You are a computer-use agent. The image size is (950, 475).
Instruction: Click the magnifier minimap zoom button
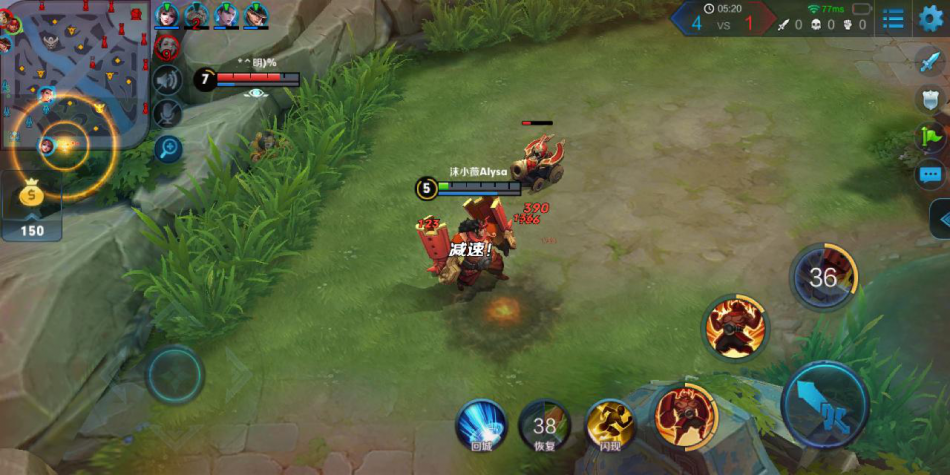167,149
